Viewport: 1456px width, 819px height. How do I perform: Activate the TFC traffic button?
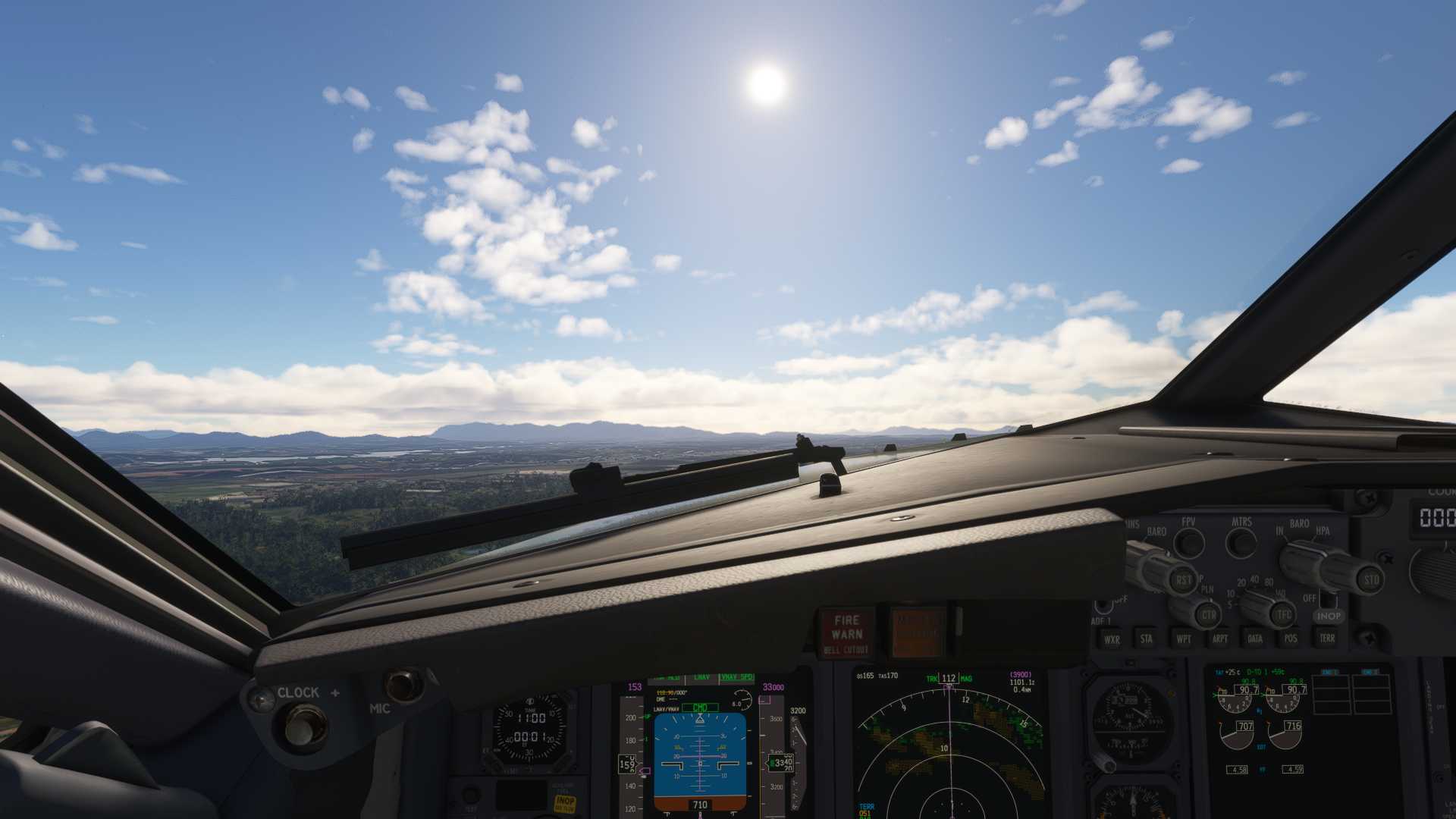pyautogui.click(x=1284, y=613)
